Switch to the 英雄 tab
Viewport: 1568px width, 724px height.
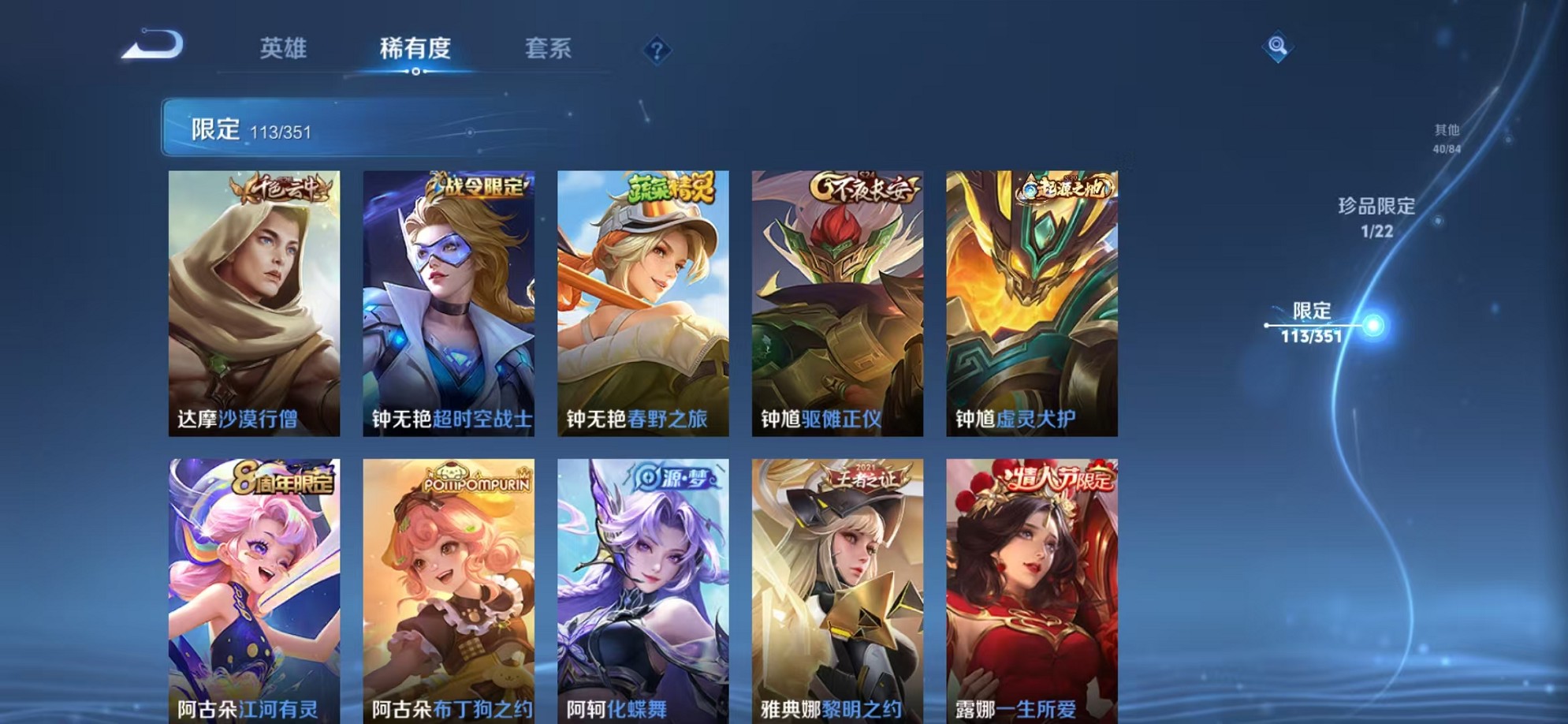(285, 49)
